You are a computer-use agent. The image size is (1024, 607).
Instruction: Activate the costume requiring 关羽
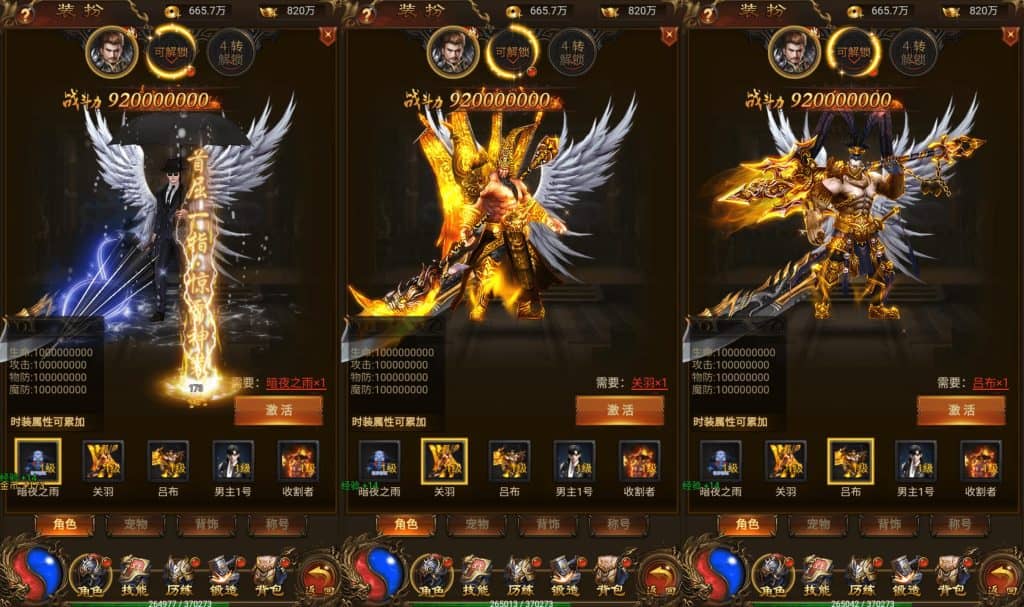[620, 410]
